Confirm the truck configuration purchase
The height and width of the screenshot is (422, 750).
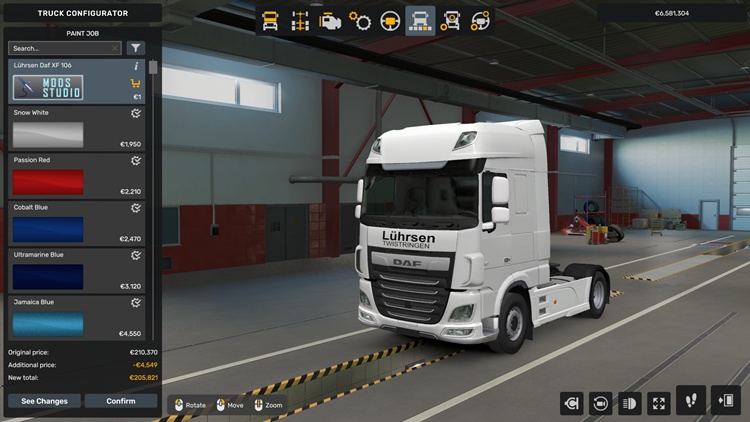[x=121, y=401]
